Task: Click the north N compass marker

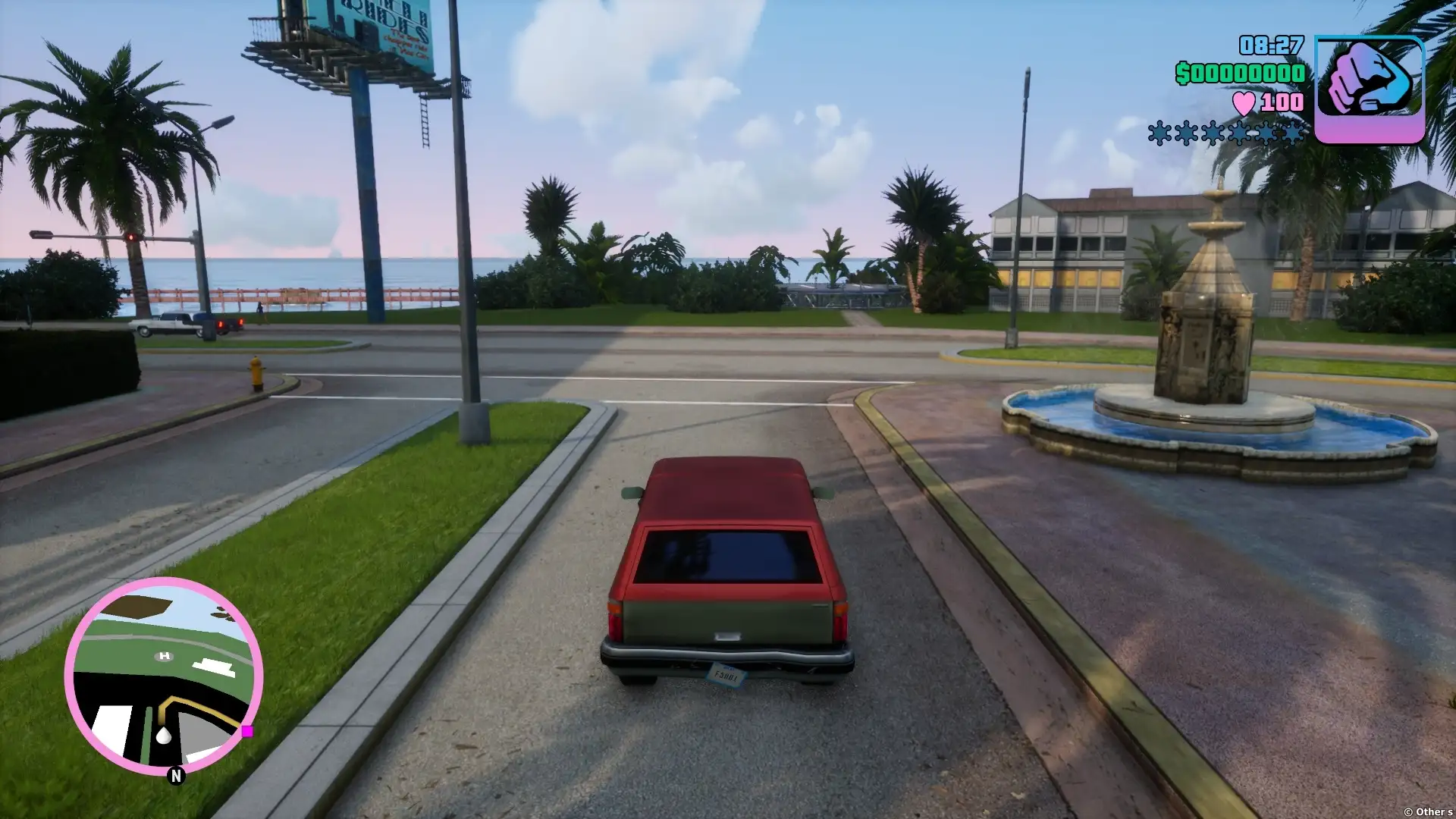Action: (x=176, y=775)
